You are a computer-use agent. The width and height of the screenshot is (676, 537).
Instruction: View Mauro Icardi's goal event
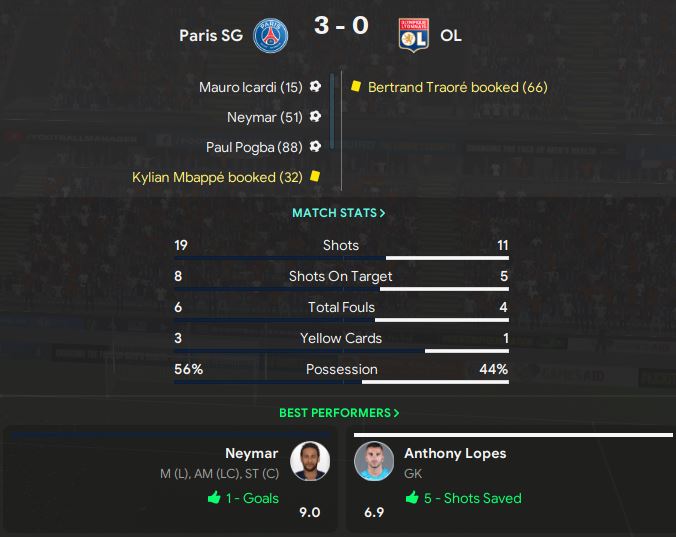pyautogui.click(x=250, y=87)
